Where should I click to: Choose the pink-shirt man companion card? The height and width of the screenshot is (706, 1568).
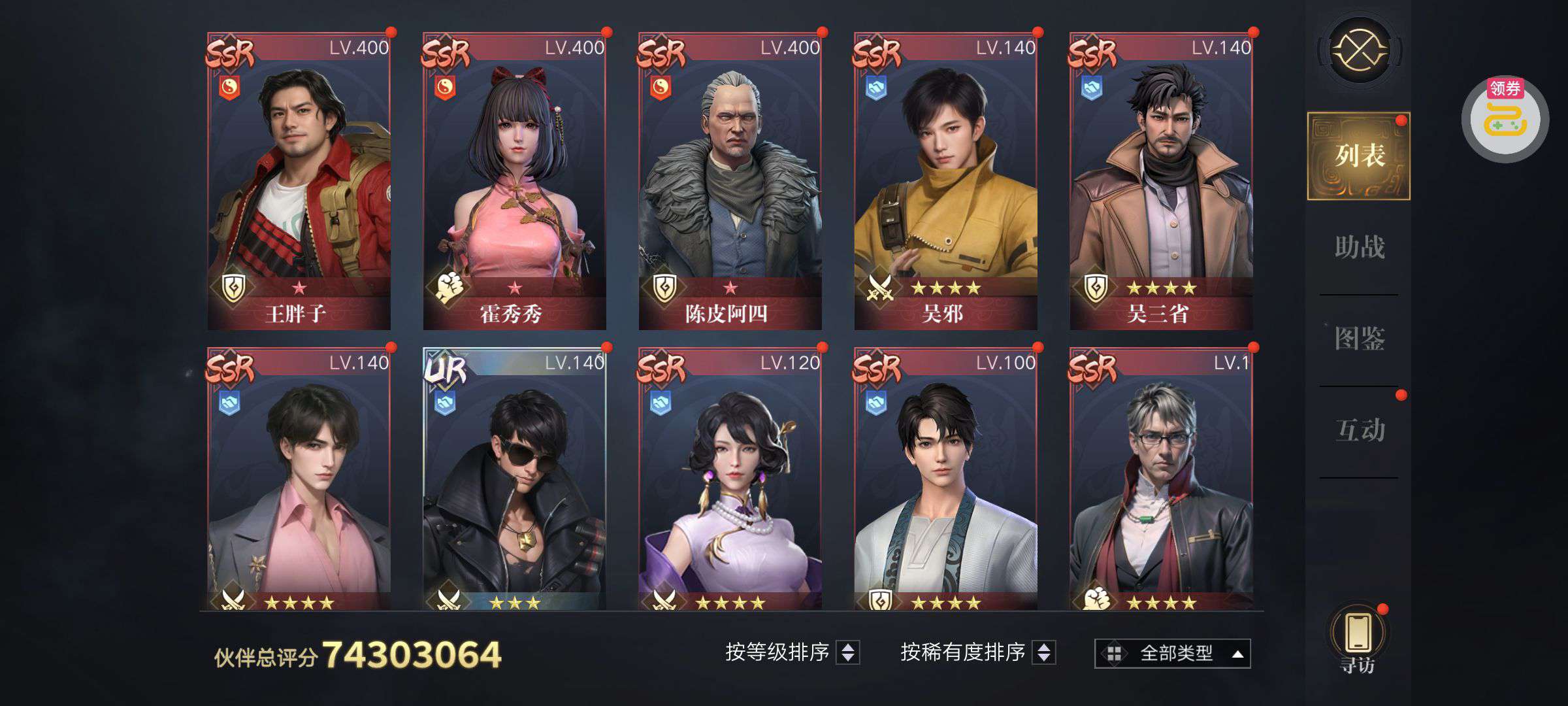pos(299,480)
